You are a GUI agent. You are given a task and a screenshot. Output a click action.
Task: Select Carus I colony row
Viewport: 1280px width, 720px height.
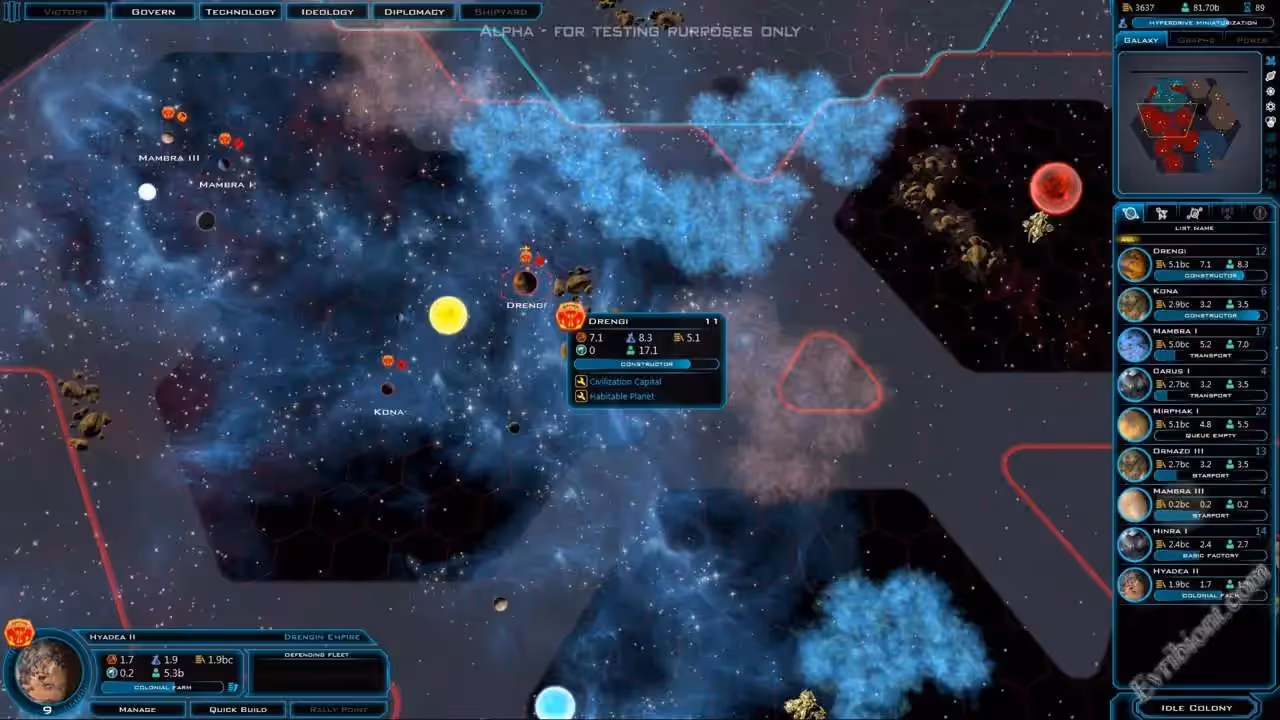click(1192, 384)
